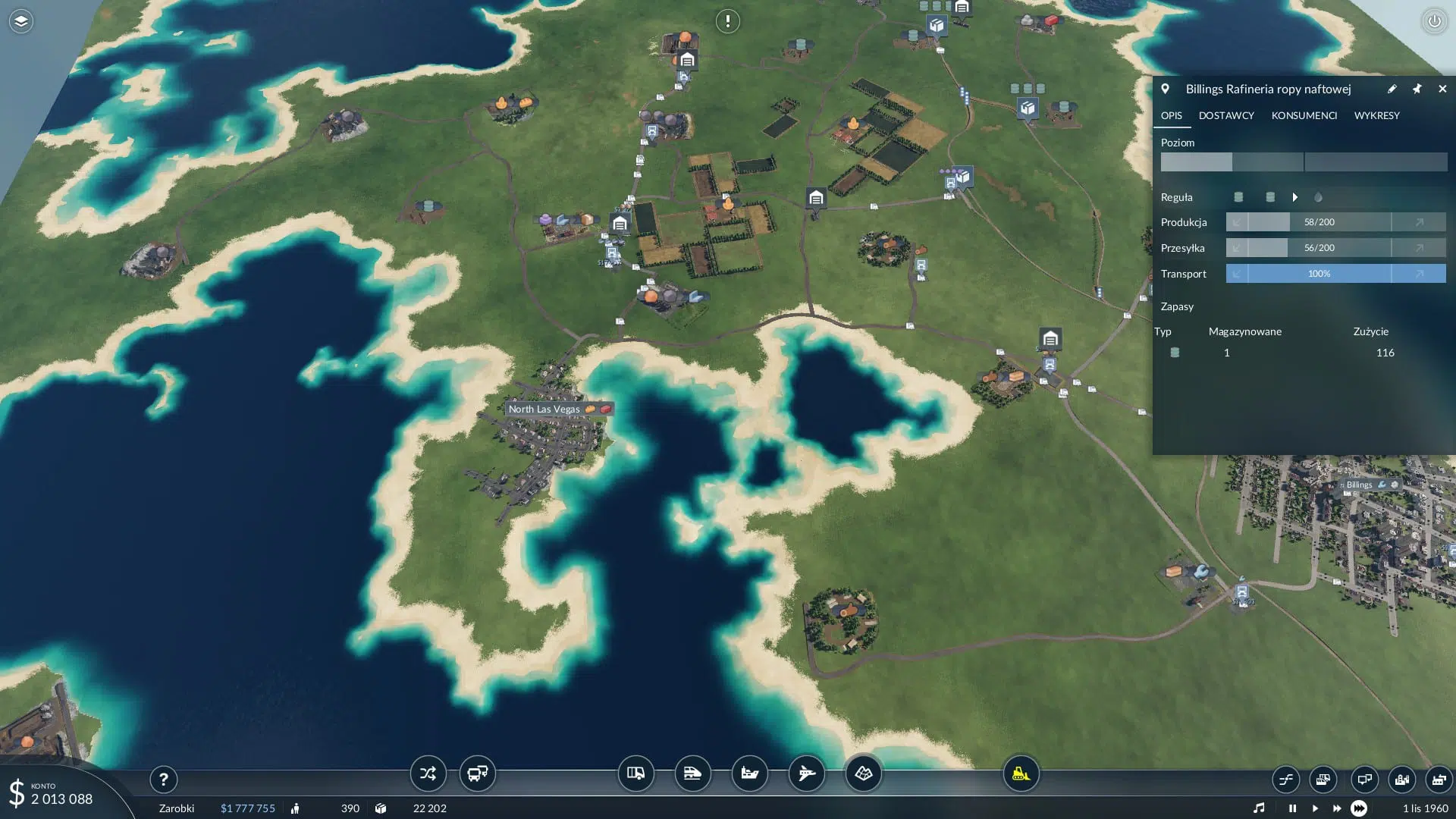
Task: Center view using the location pin icon
Action: (x=1166, y=89)
